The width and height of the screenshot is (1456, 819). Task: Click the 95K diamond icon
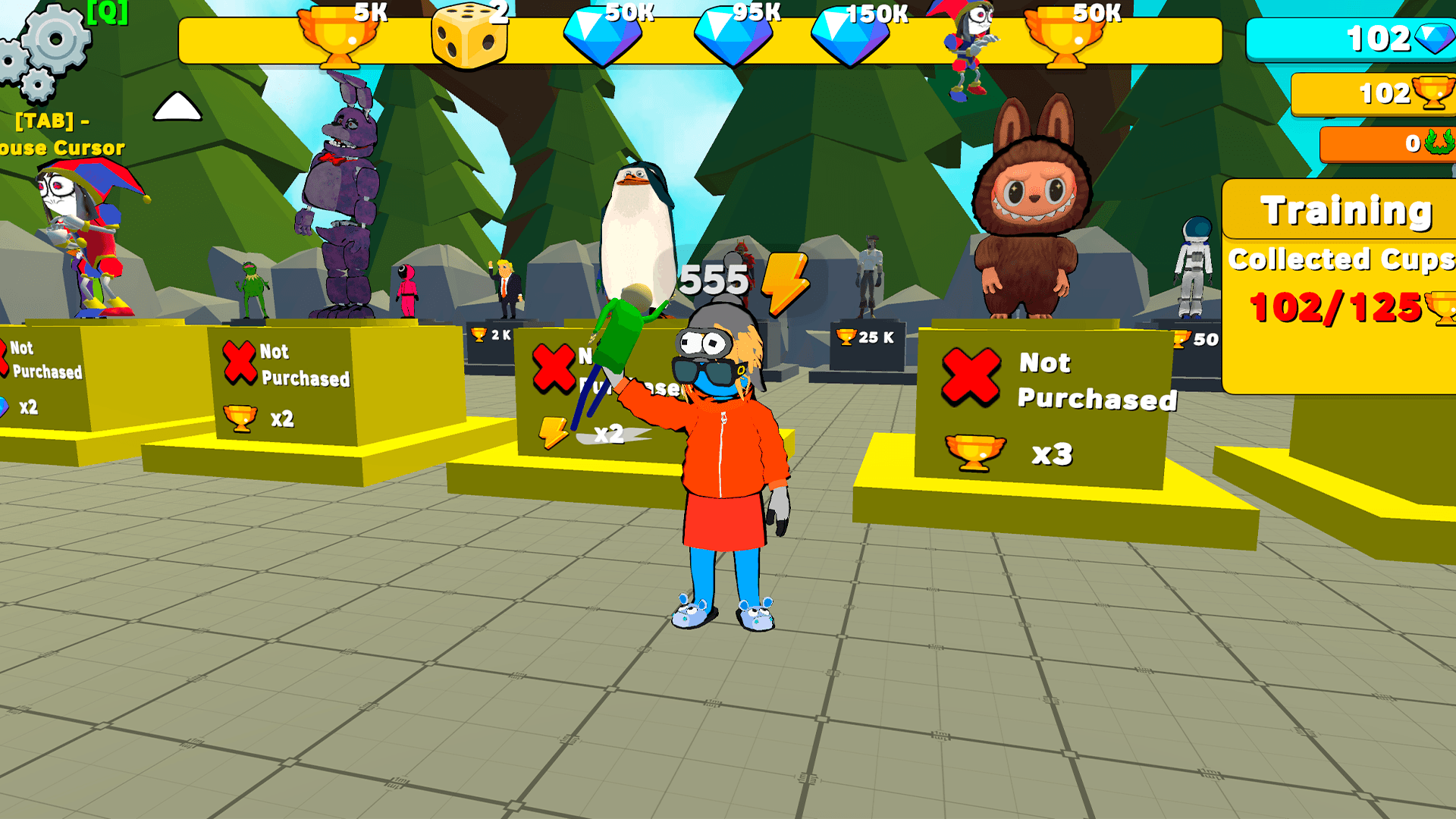pyautogui.click(x=732, y=34)
